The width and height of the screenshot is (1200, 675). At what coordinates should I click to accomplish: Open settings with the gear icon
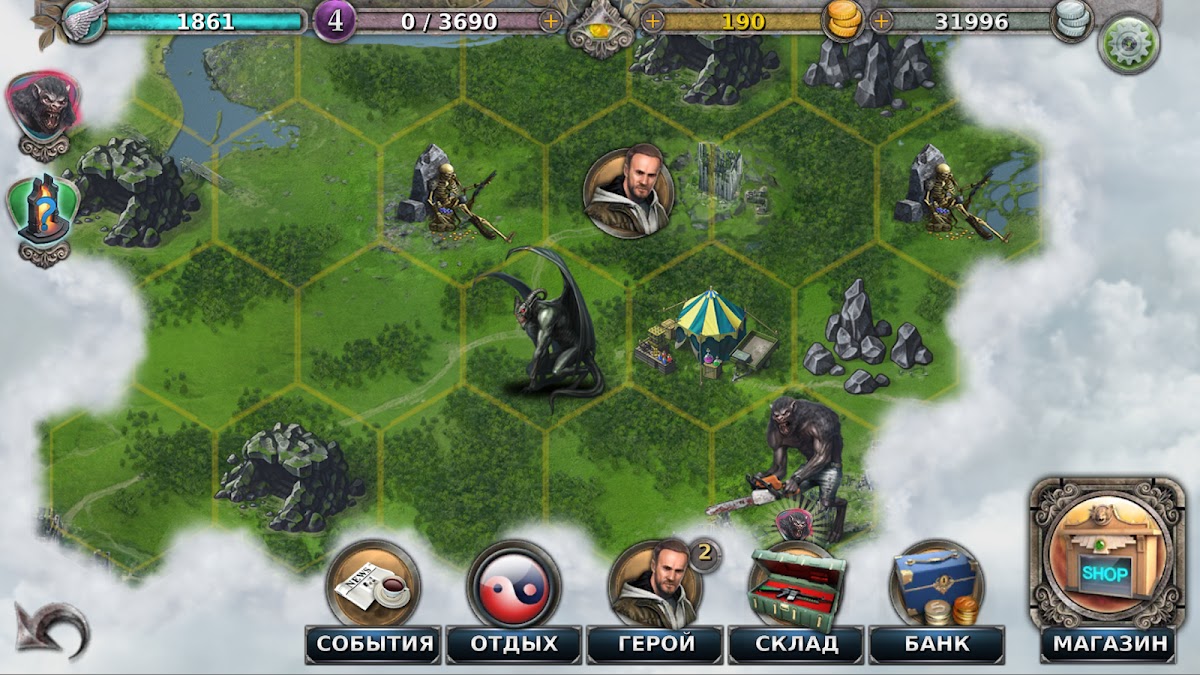point(1129,44)
